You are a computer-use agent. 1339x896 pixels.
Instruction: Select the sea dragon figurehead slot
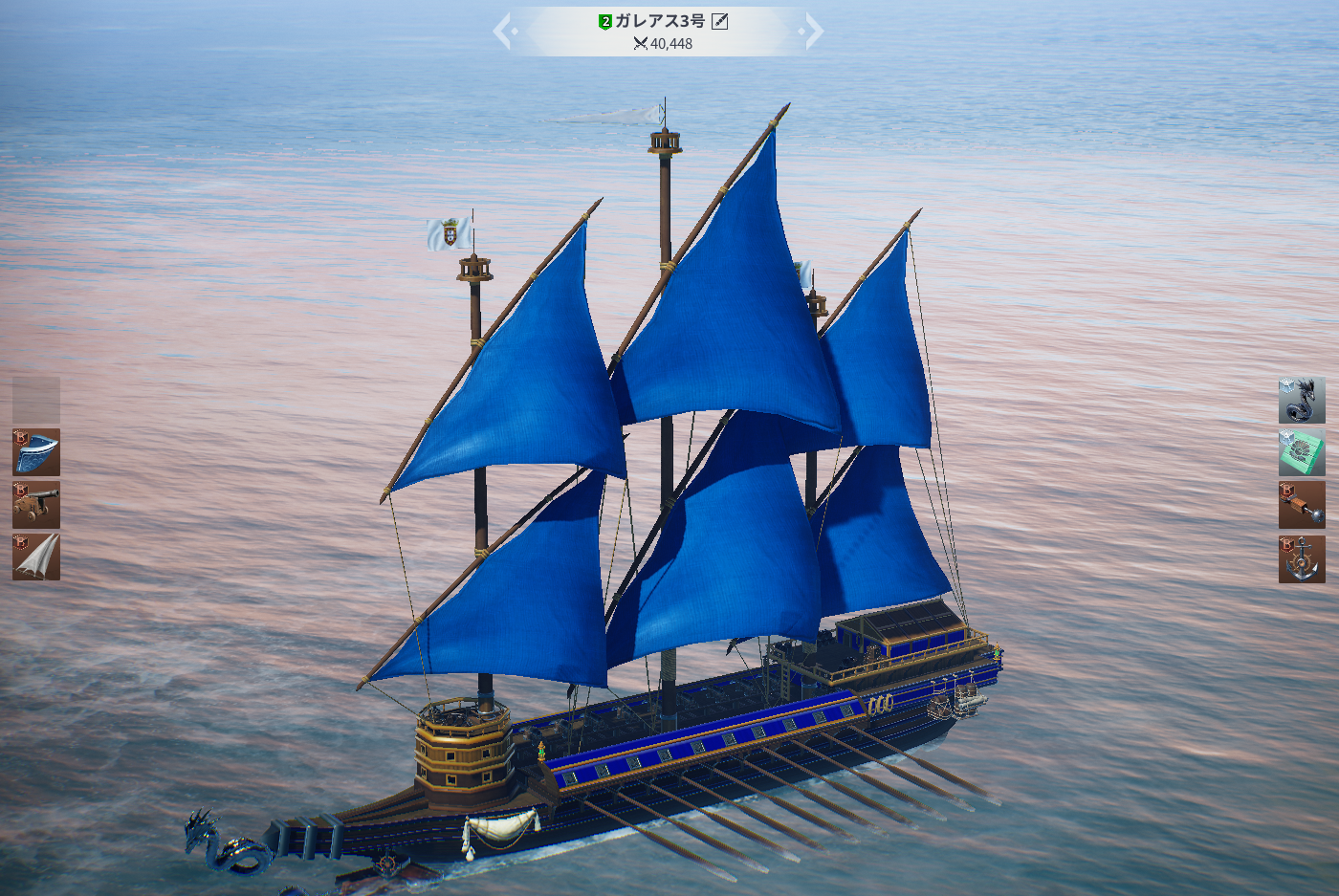(1302, 401)
